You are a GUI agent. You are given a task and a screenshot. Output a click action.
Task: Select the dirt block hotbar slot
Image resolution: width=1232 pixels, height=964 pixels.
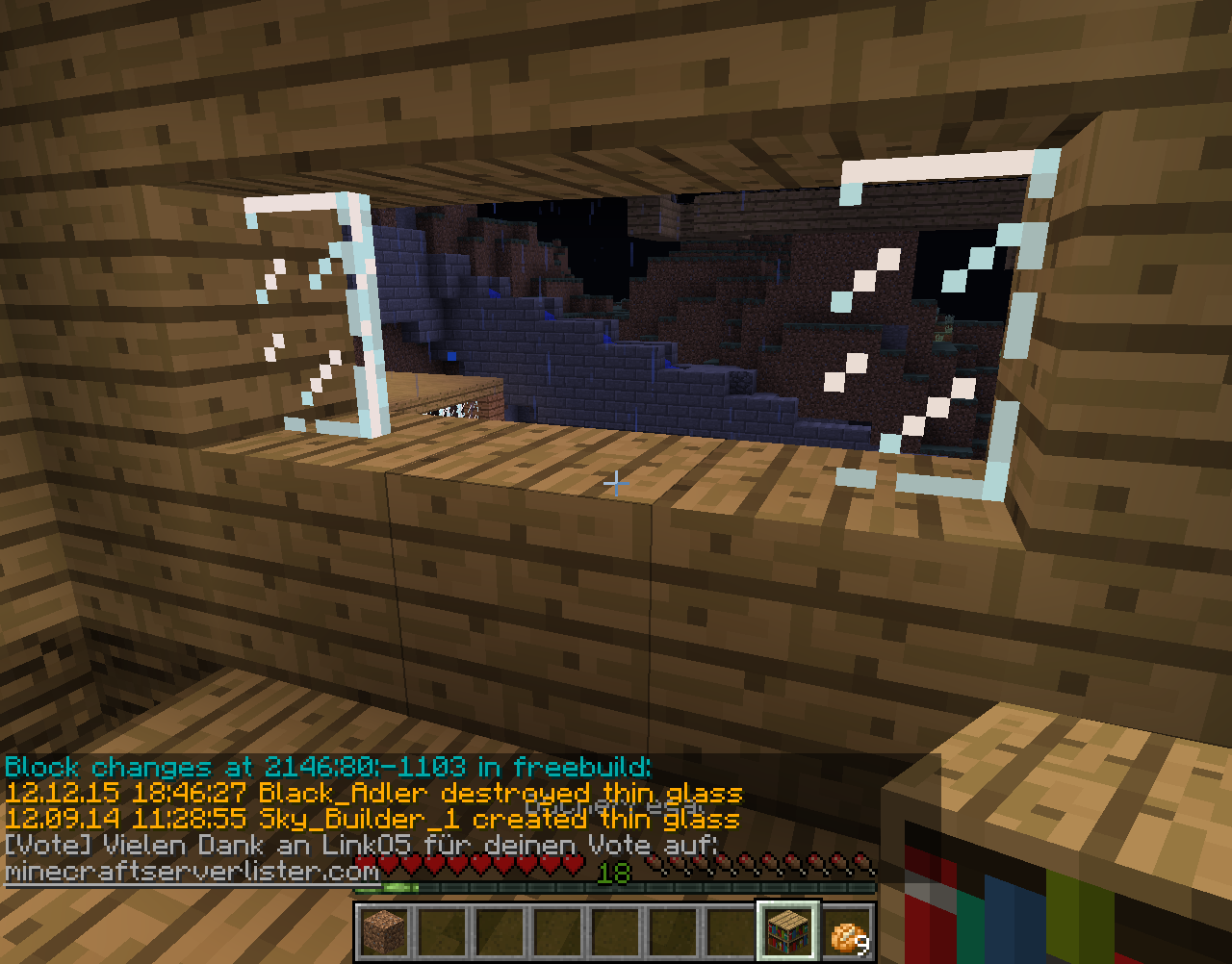385,931
